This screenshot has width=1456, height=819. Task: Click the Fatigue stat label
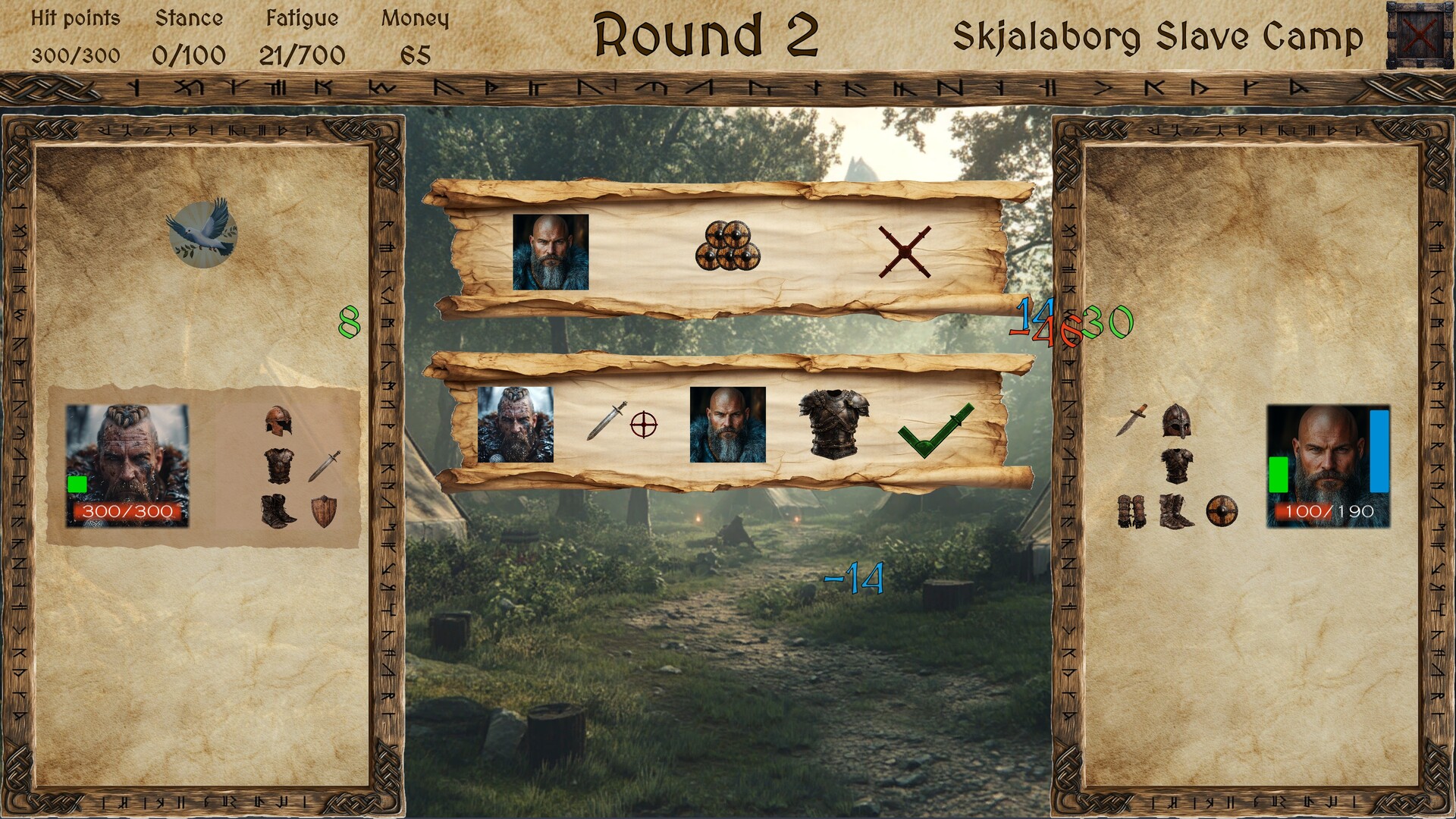click(x=302, y=17)
